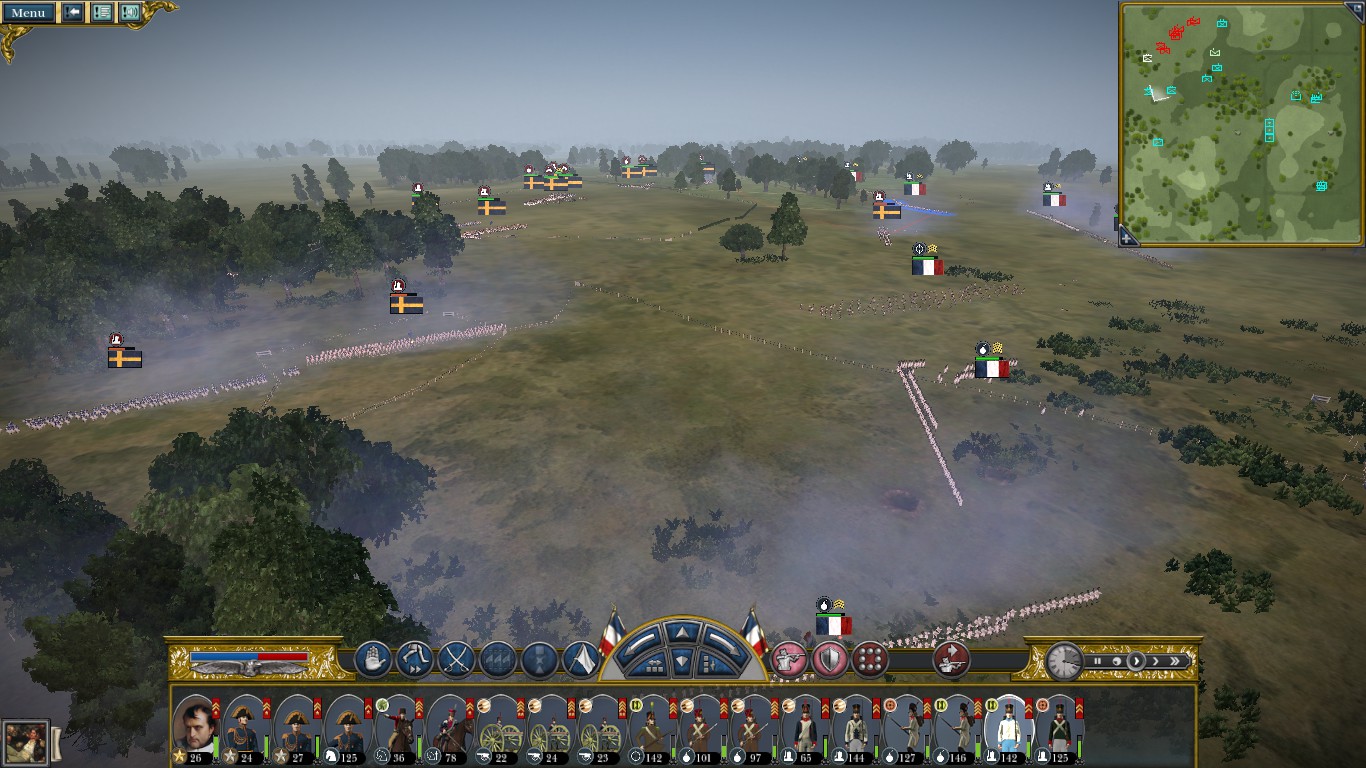This screenshot has height=768, width=1366.
Task: Select the Napoleon general unit card
Action: click(195, 727)
